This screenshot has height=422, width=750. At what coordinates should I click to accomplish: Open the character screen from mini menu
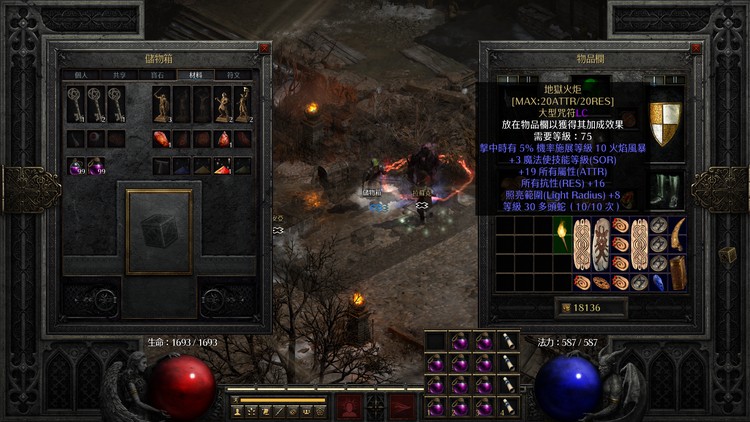click(239, 411)
